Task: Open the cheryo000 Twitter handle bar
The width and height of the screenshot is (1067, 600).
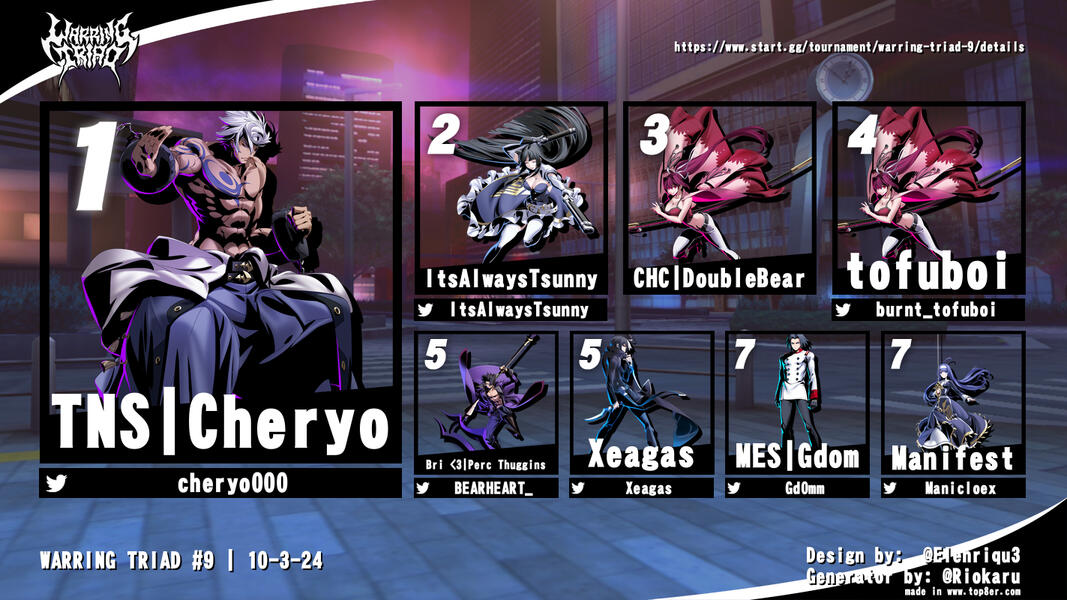Action: pyautogui.click(x=220, y=485)
